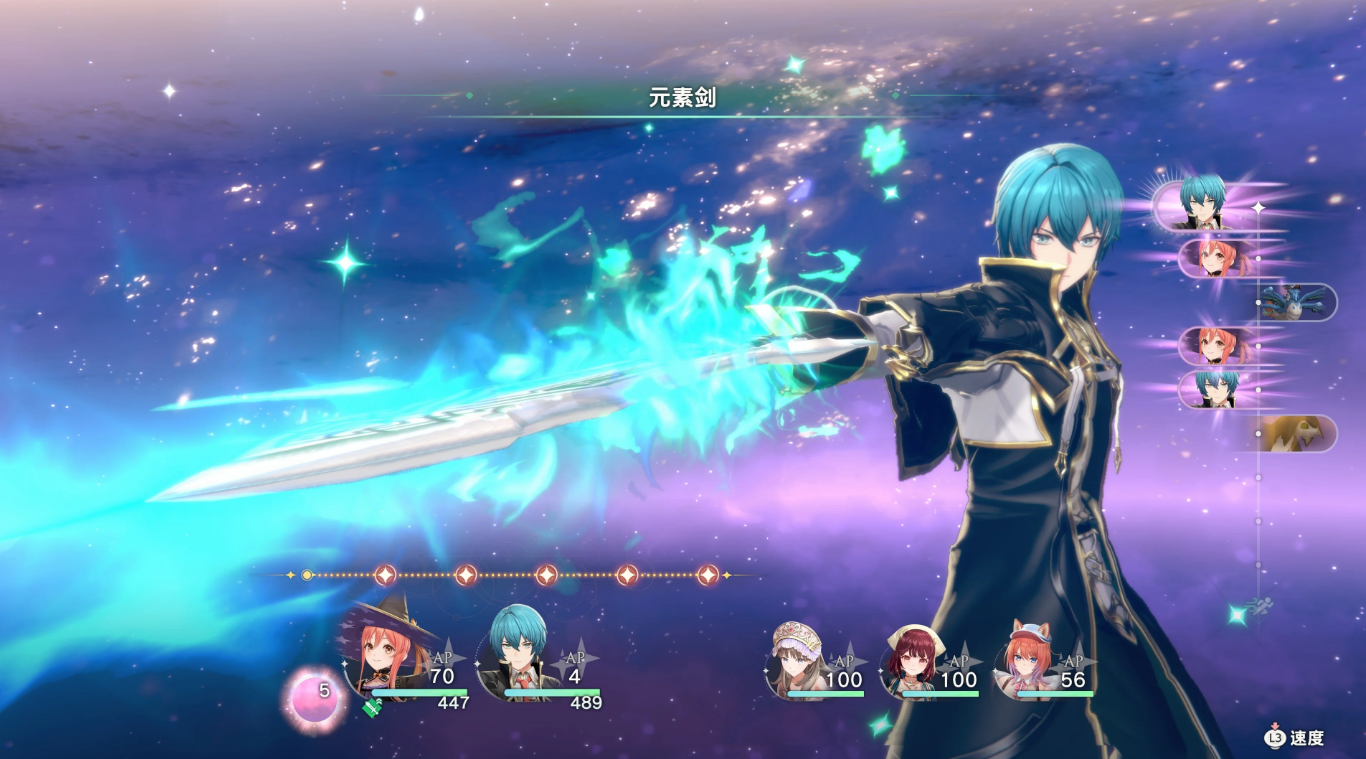
Task: Select the peacock enemy in turn order
Action: pos(1297,302)
